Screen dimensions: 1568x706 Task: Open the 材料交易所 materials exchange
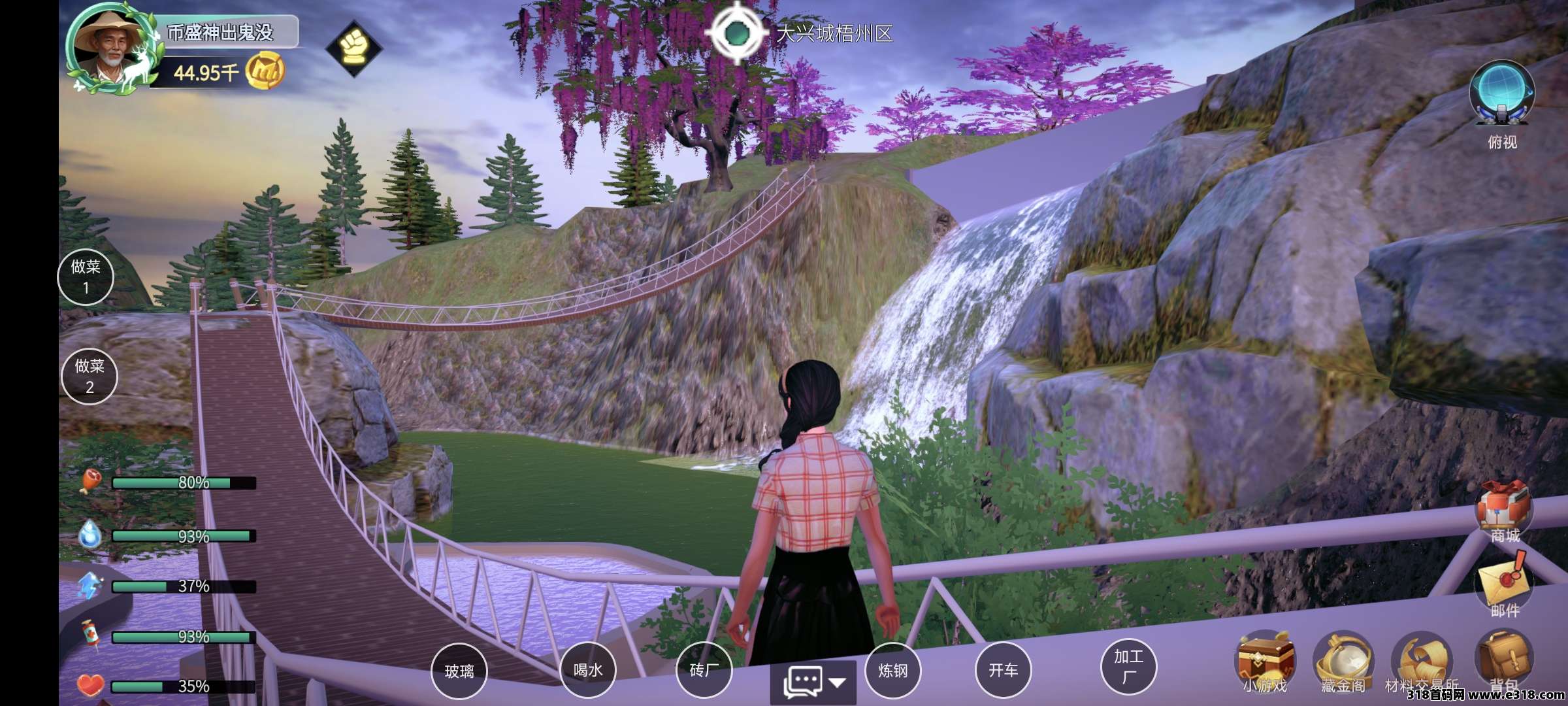[1422, 662]
